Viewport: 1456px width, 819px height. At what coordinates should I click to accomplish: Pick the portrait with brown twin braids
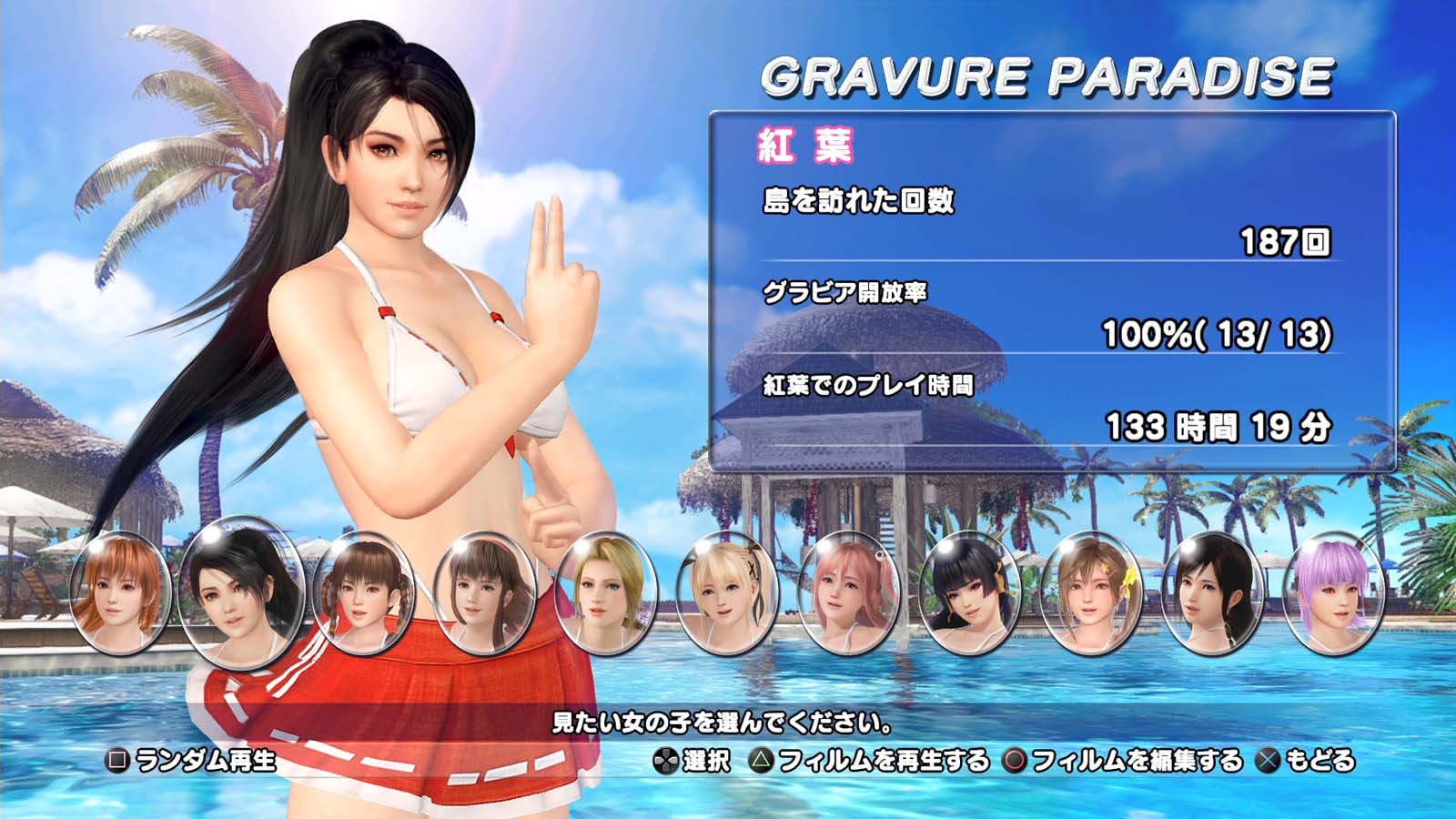pos(363,591)
